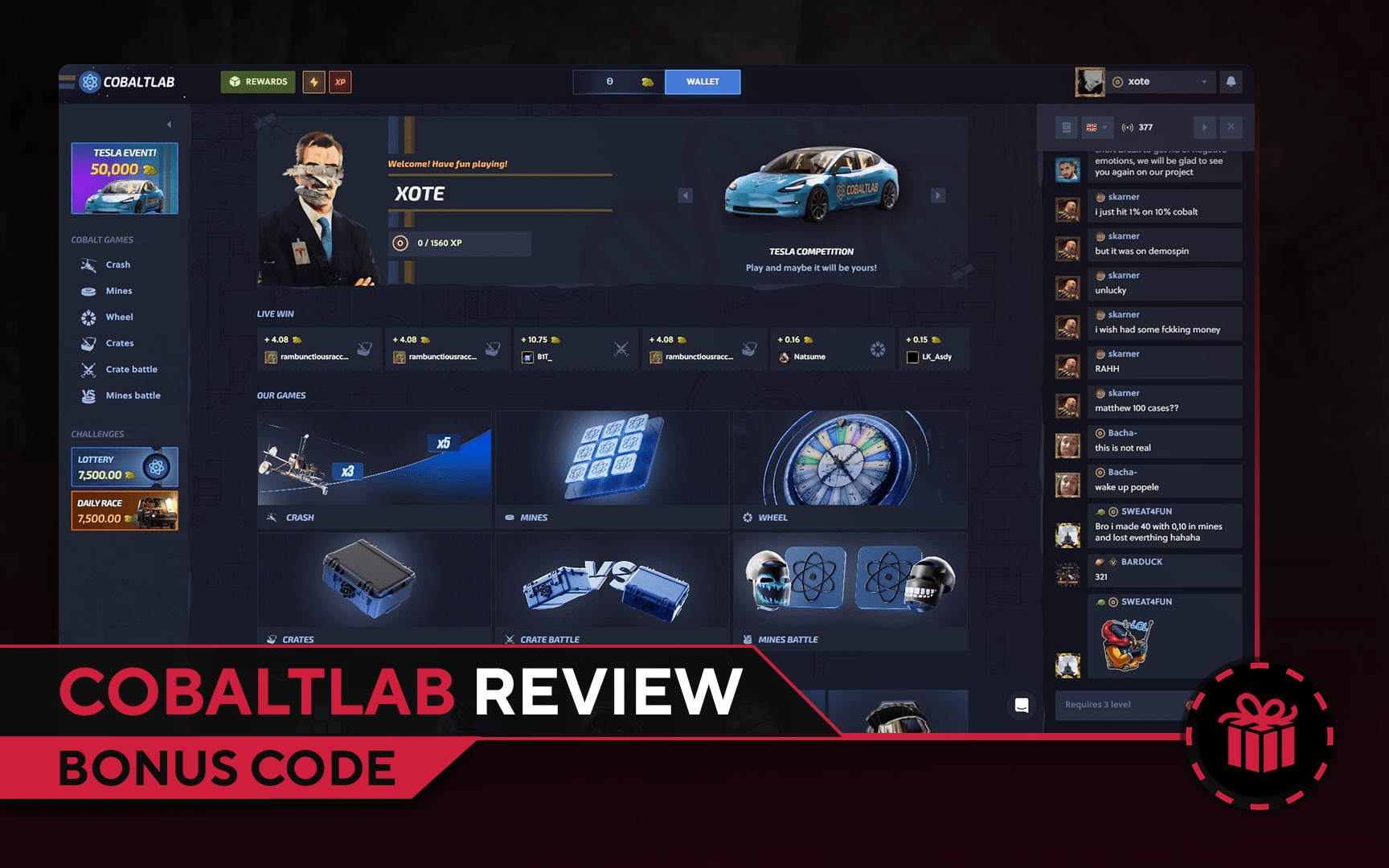Screen dimensions: 1389x868
Task: Toggle the chat message composer bubble icon
Action: (1022, 705)
